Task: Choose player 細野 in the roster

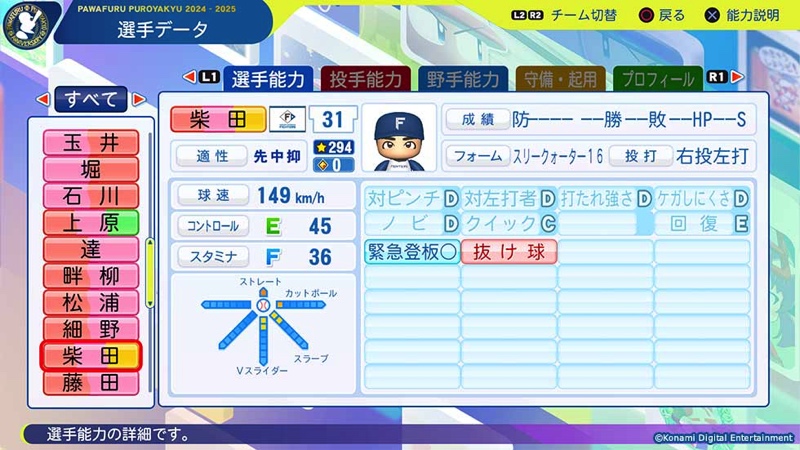Action: click(x=90, y=329)
